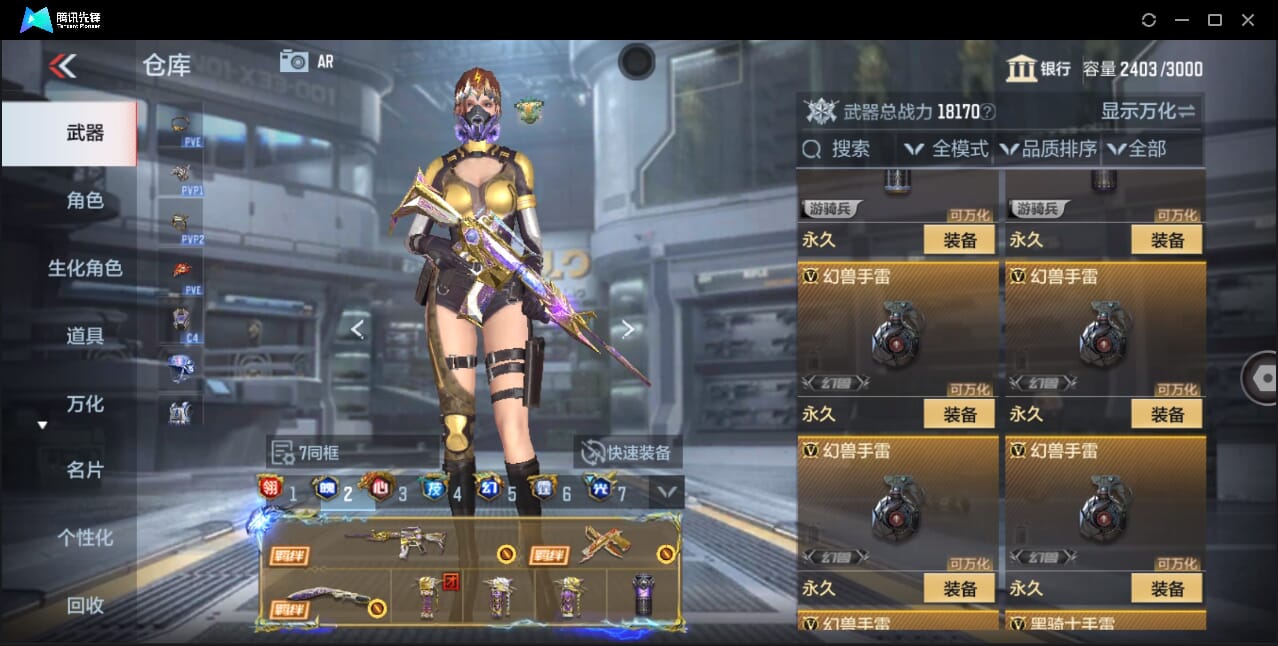Select the 道具 category
The width and height of the screenshot is (1278, 646).
85,336
